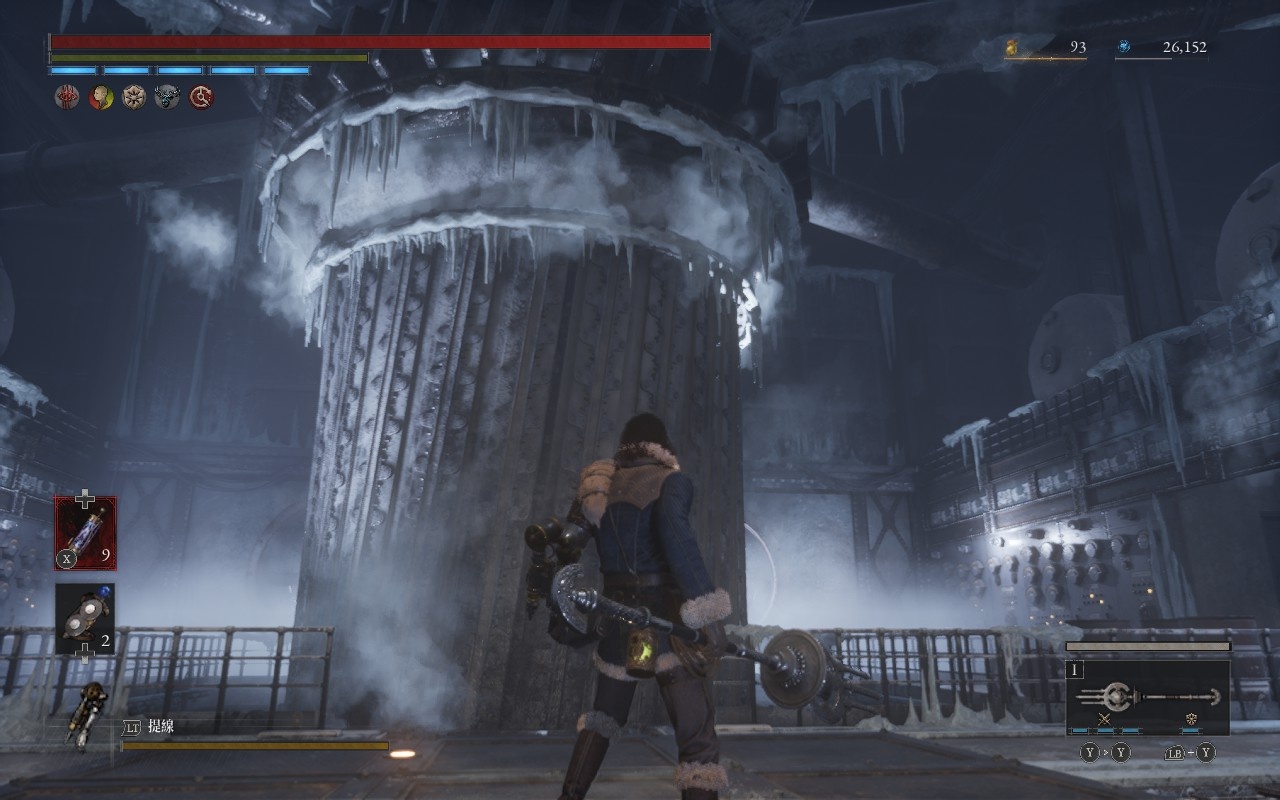The height and width of the screenshot is (800, 1280).
Task: Inspect the red claw-mark status buff icon
Action: 66,97
